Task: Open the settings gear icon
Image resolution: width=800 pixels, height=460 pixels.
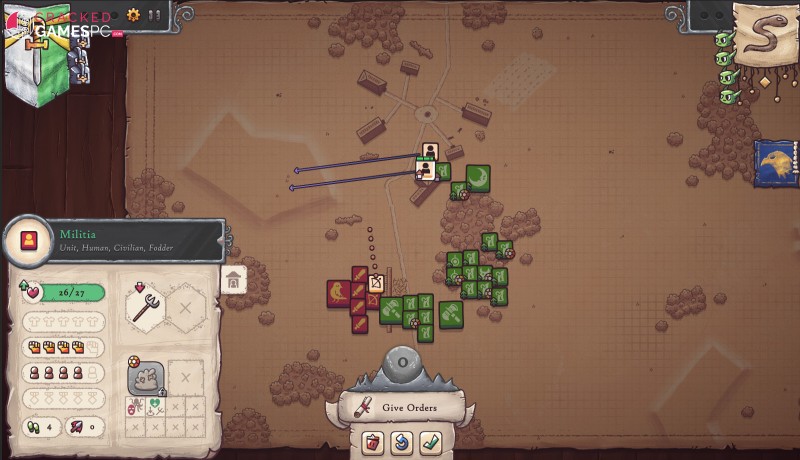Action: 134,15
